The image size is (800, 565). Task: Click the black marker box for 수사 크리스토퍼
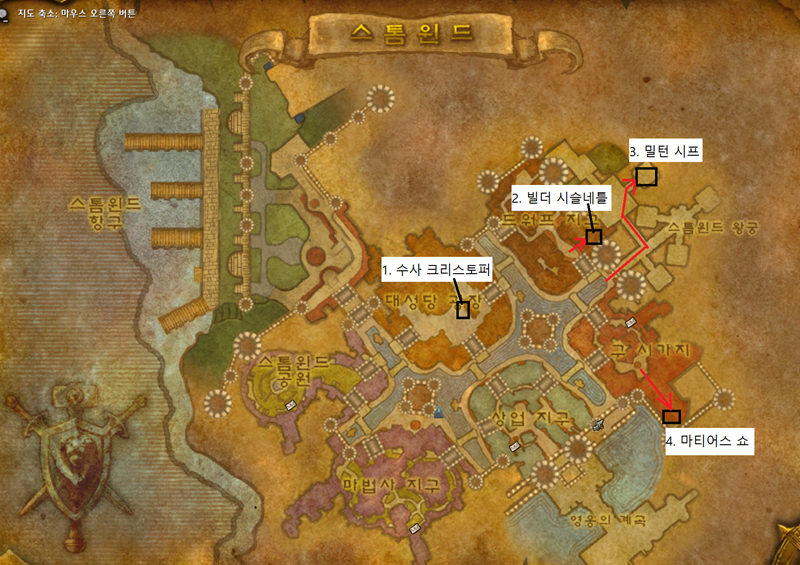[463, 310]
